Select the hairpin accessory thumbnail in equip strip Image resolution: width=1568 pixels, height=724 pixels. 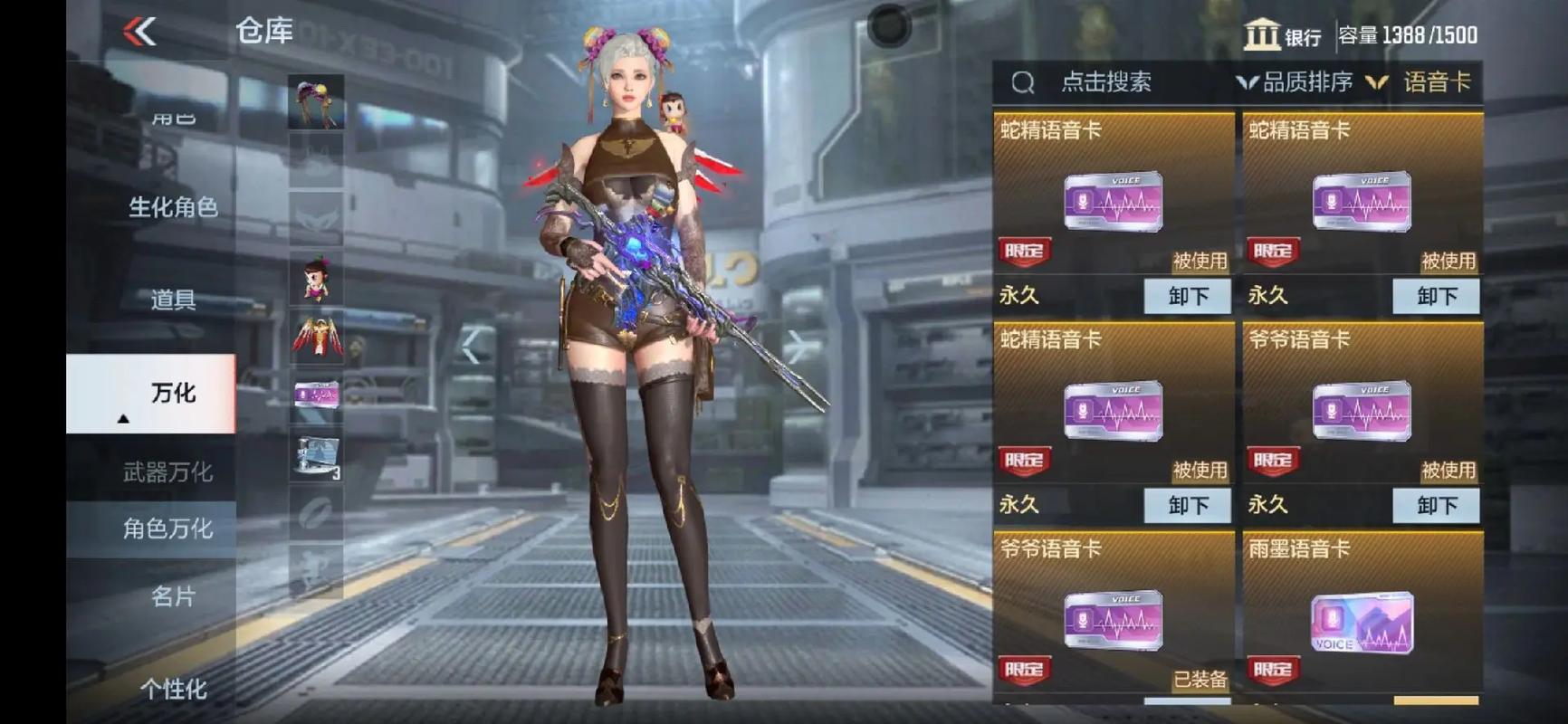tap(315, 100)
